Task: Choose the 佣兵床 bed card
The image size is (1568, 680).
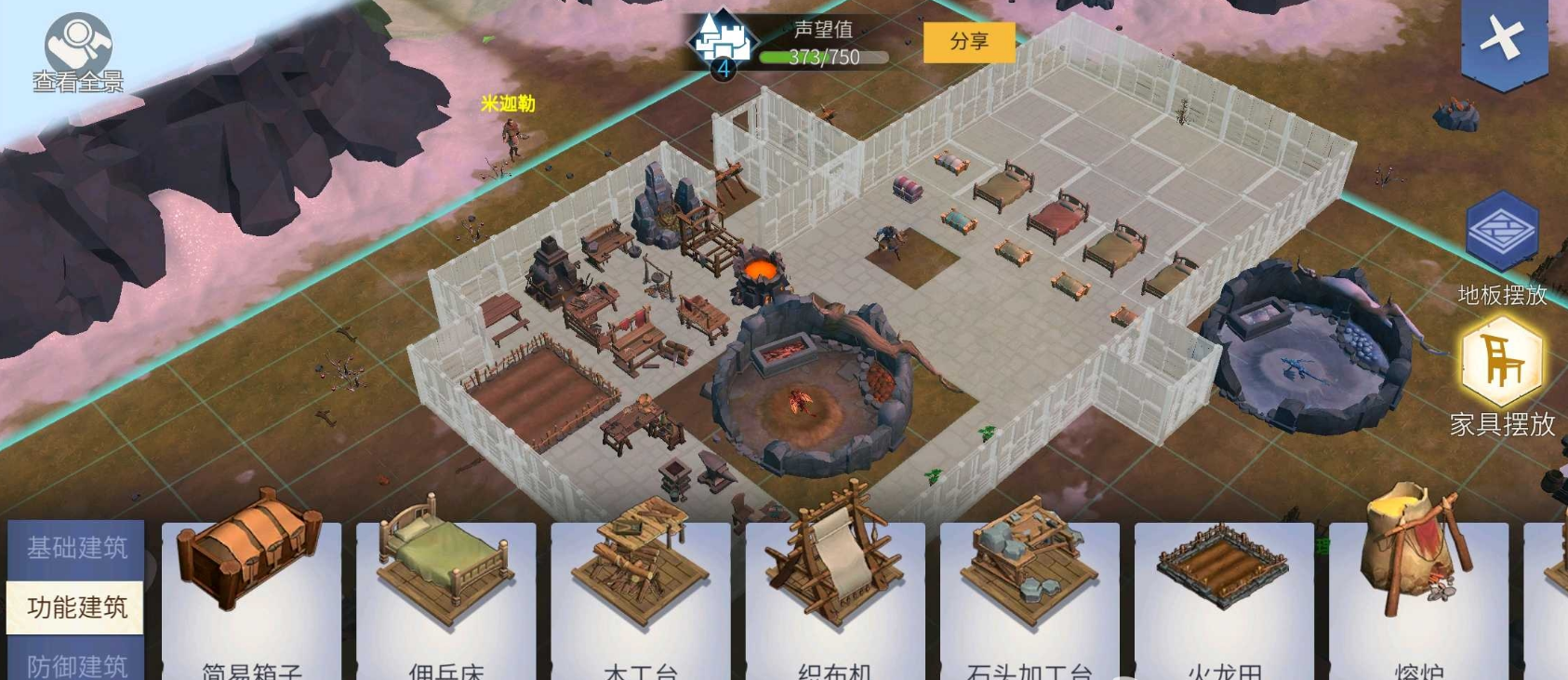Action: pos(445,595)
